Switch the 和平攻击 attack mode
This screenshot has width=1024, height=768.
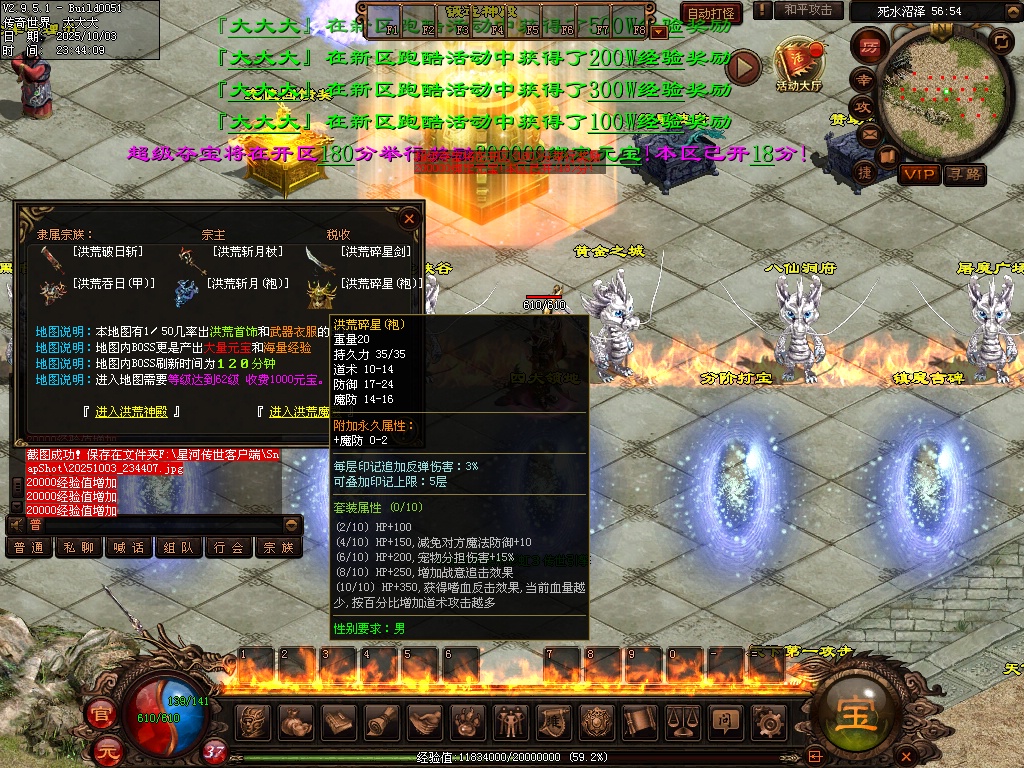click(808, 10)
